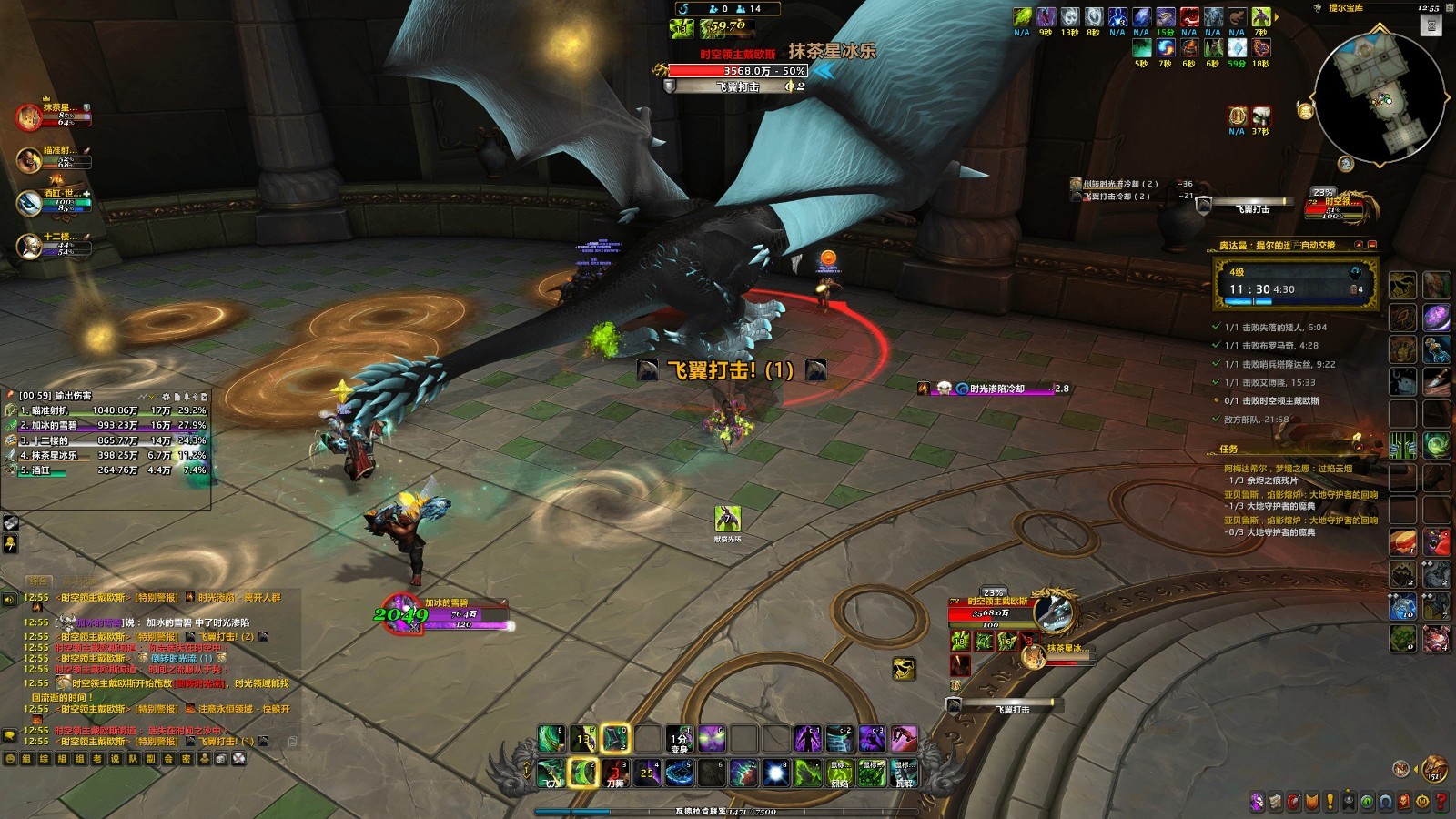The height and width of the screenshot is (819, 1456).
Task: Open the emoji button on the chat bar
Action: [10, 758]
